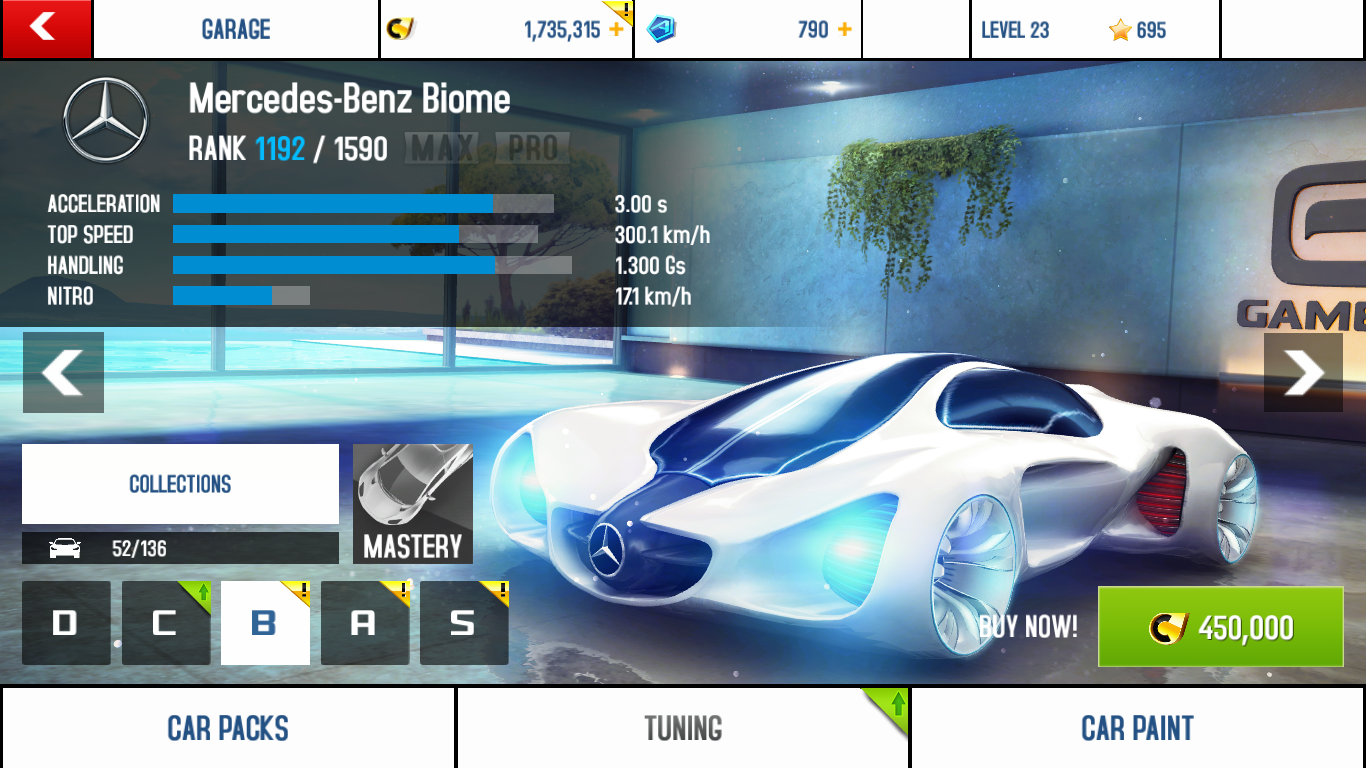Image resolution: width=1366 pixels, height=768 pixels.
Task: Select class A cars
Action: (364, 623)
